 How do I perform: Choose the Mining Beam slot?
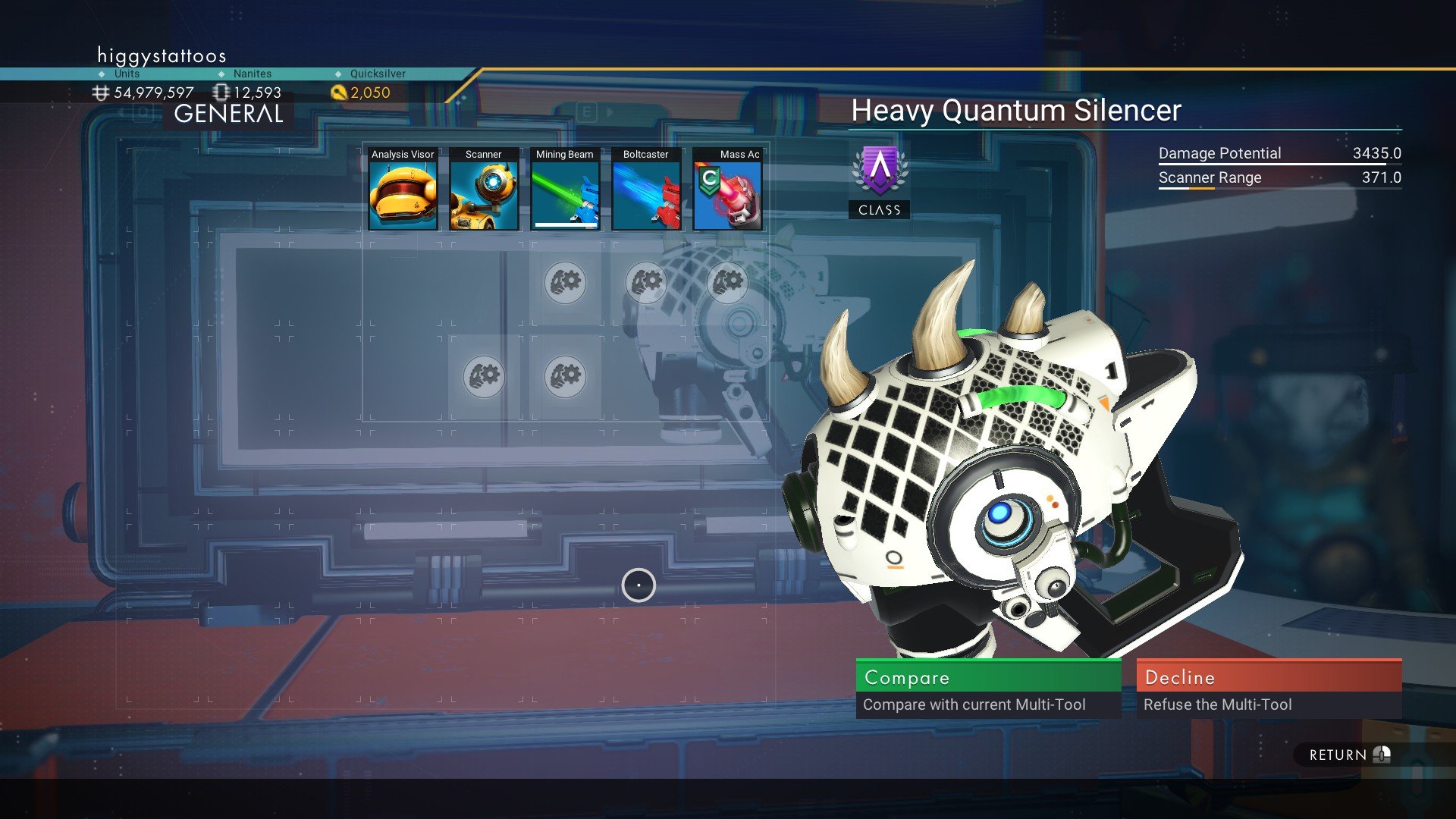565,190
